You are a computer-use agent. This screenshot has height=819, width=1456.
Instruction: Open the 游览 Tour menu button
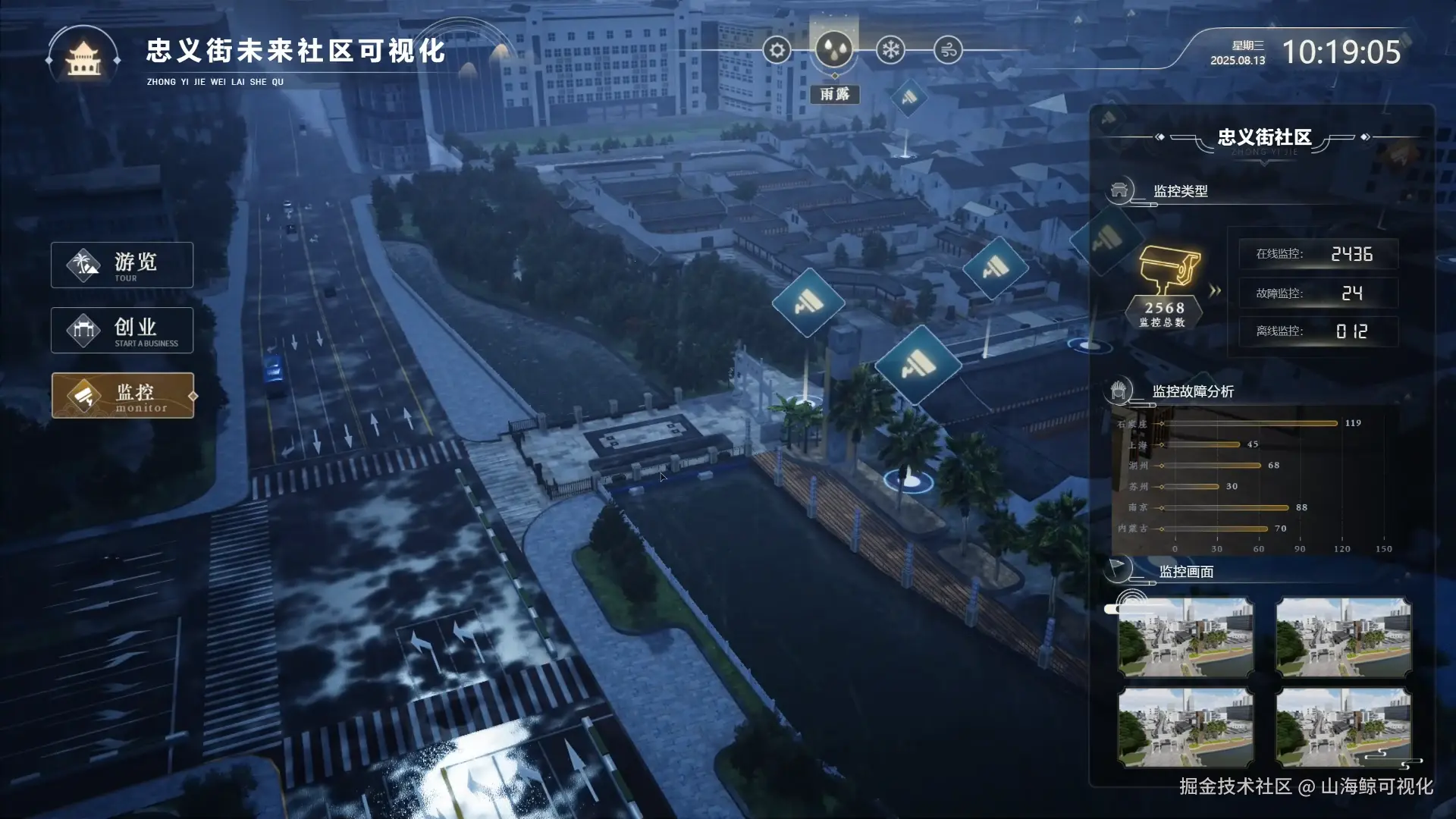(122, 265)
